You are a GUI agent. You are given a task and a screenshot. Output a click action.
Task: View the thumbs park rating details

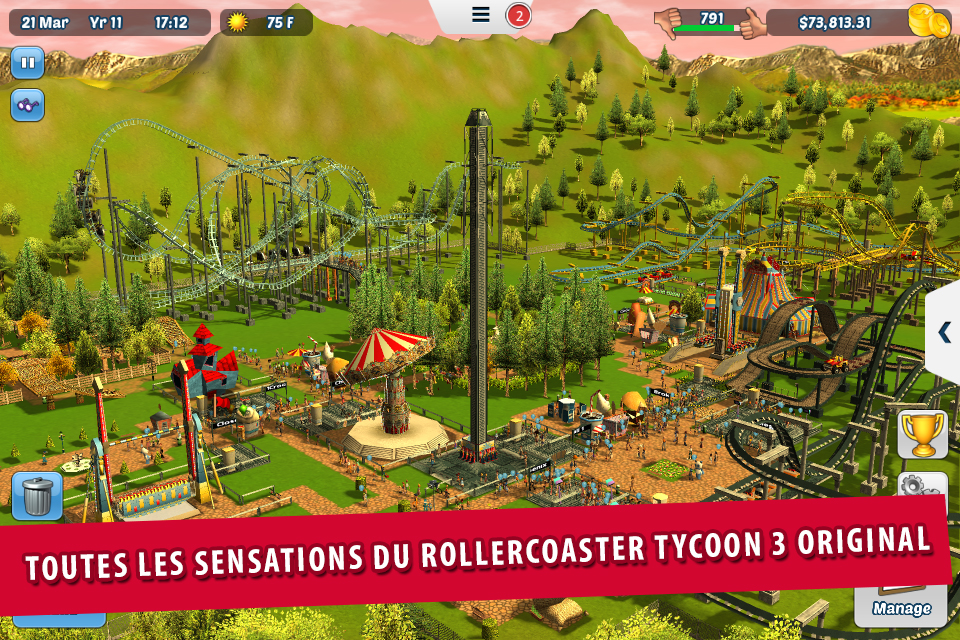tap(711, 22)
